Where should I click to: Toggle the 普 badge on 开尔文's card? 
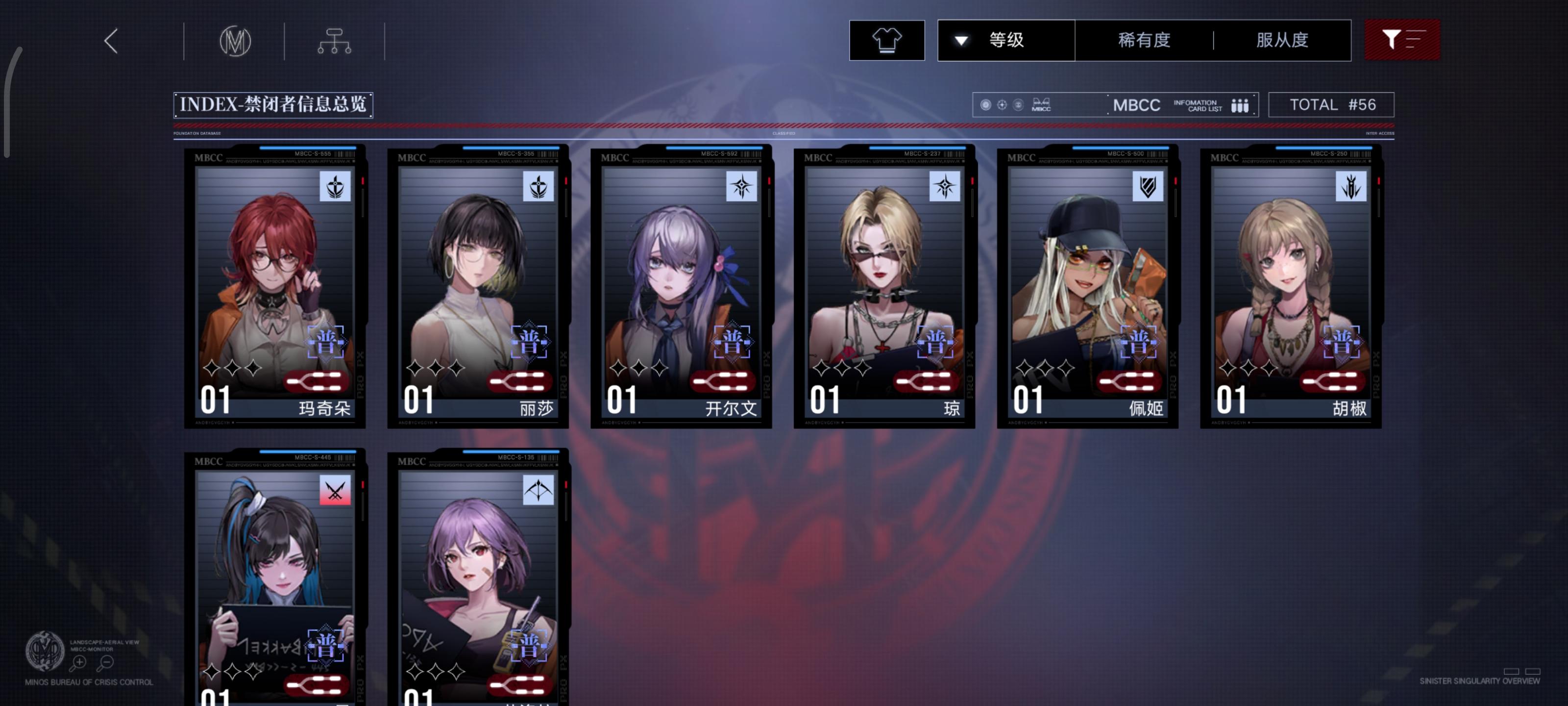point(733,343)
